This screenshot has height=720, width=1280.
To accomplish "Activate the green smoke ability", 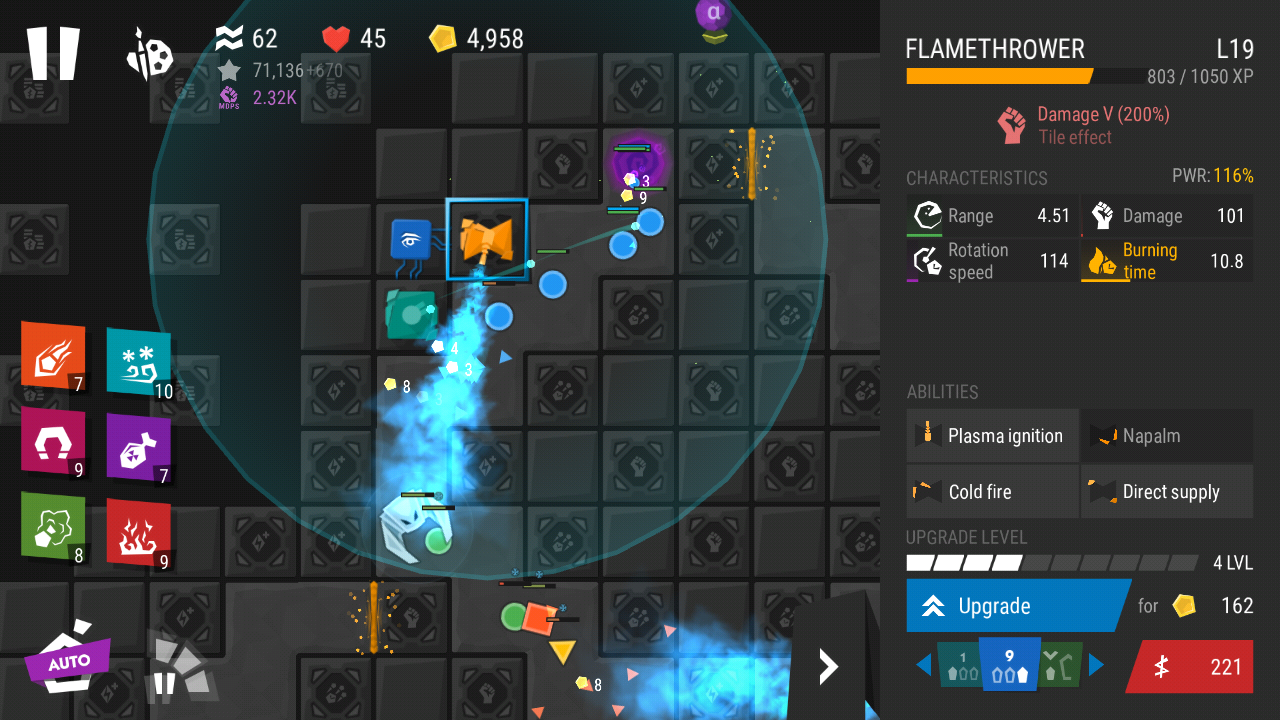I will pyautogui.click(x=53, y=525).
